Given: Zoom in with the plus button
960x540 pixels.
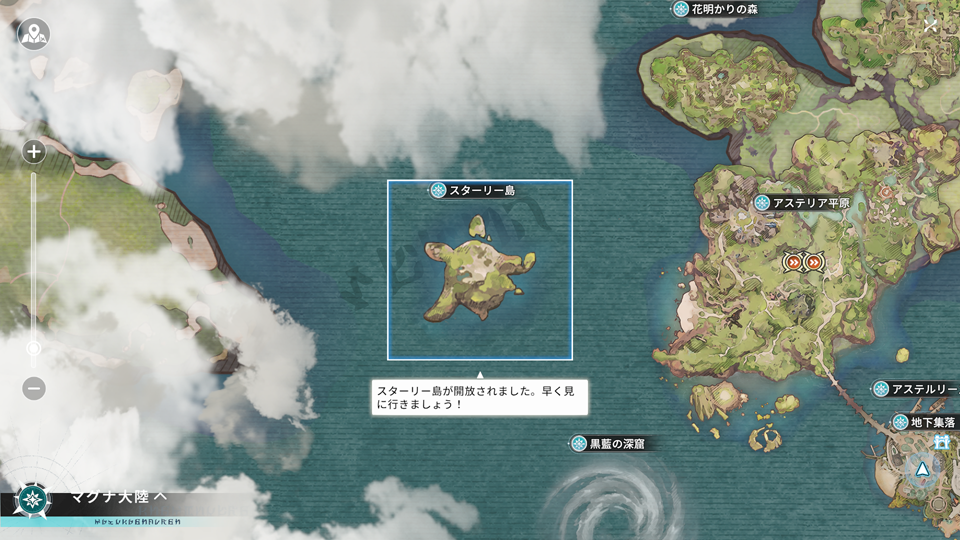Looking at the screenshot, I should [34, 152].
